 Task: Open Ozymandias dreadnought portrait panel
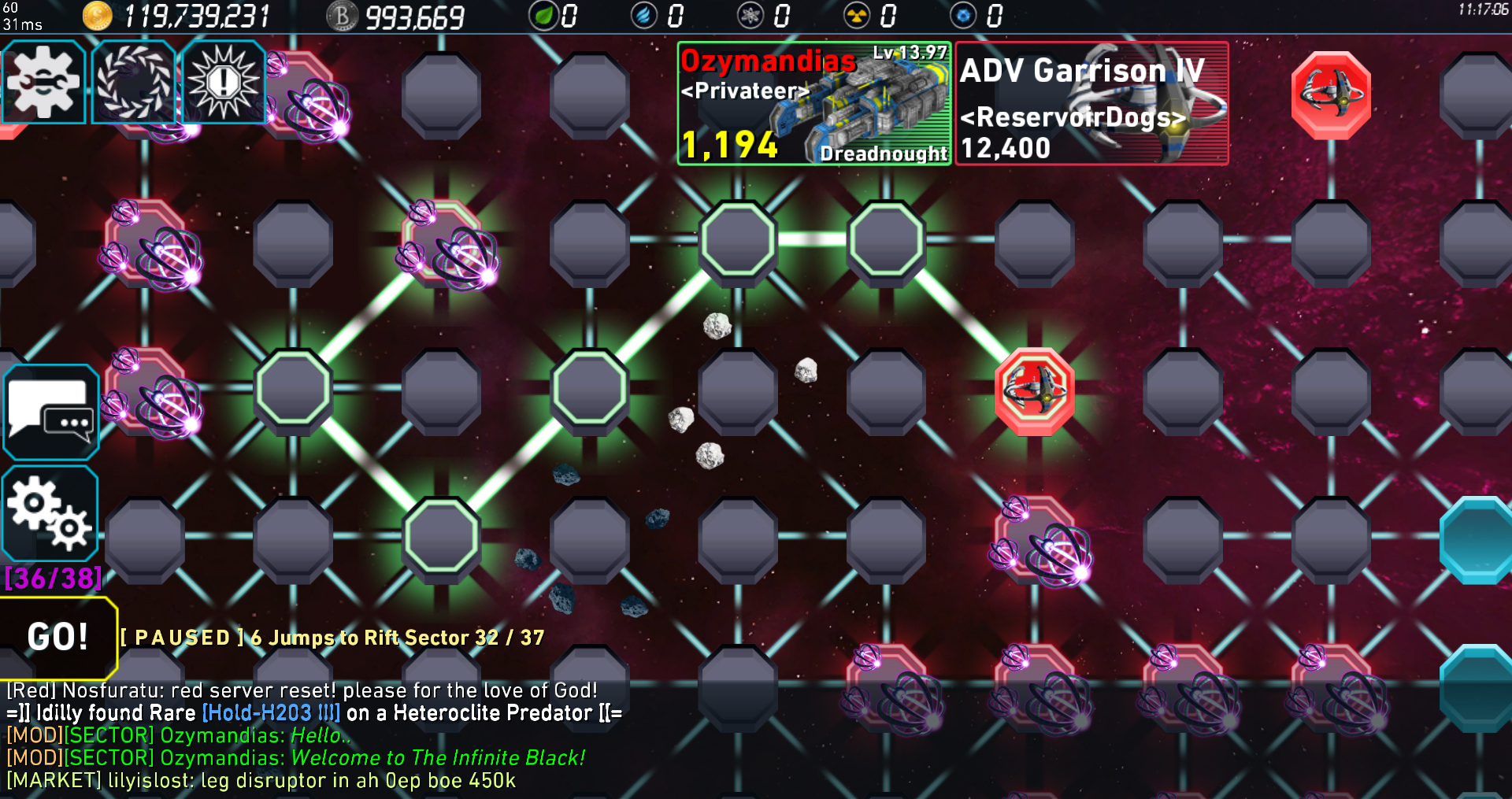pyautogui.click(x=813, y=102)
